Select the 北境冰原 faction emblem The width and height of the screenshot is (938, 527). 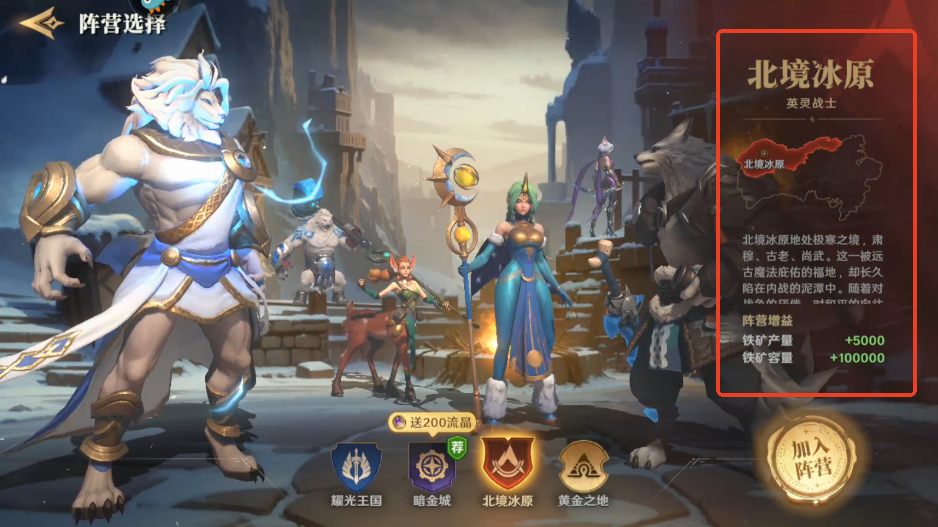(507, 465)
